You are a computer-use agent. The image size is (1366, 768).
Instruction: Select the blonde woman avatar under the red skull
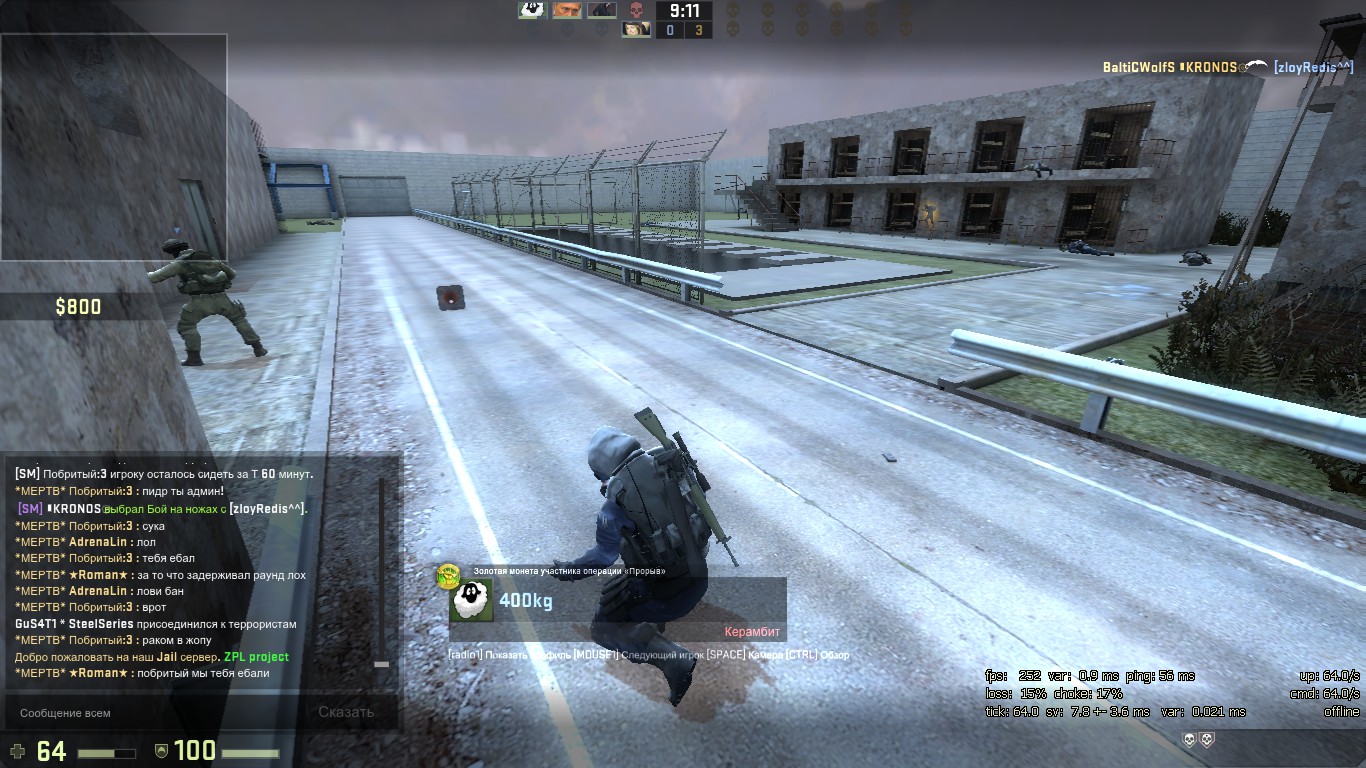click(x=636, y=30)
